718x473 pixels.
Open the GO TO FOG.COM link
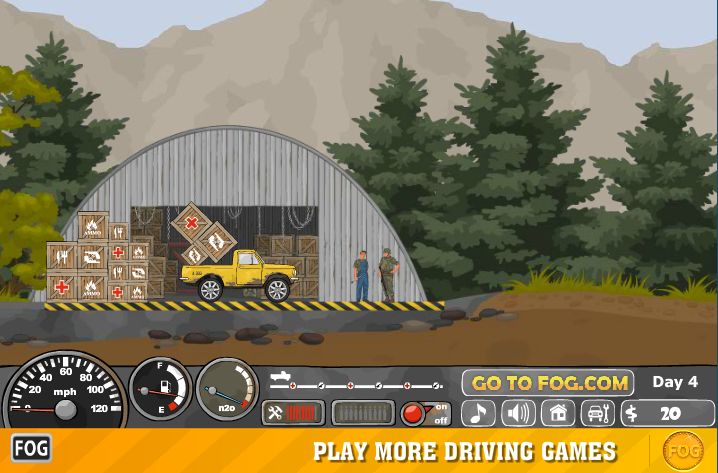coord(550,383)
